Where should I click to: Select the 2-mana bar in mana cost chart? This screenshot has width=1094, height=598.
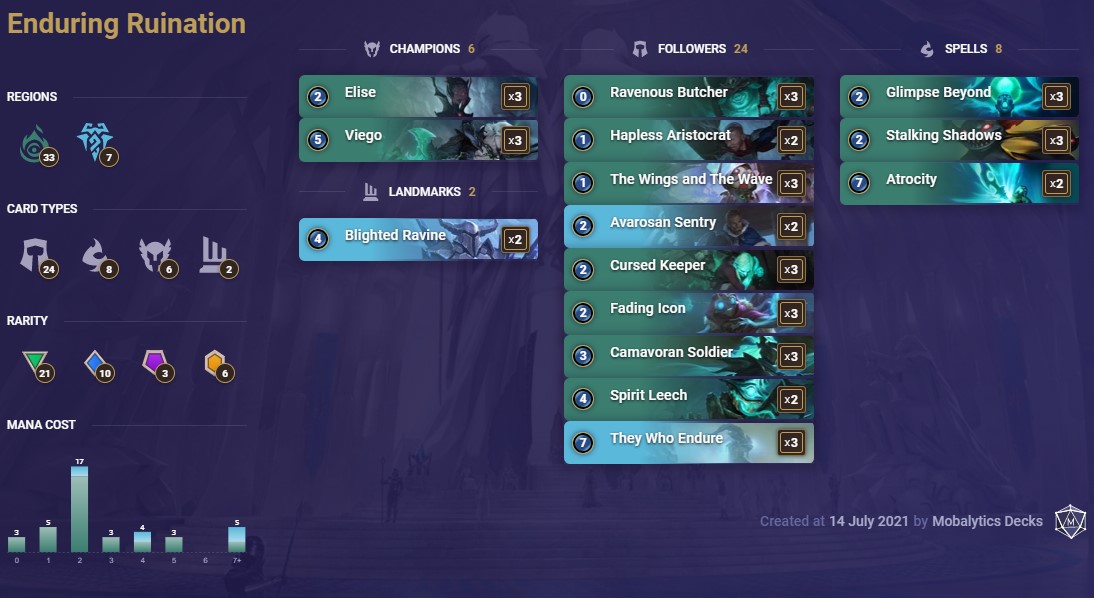(x=79, y=508)
